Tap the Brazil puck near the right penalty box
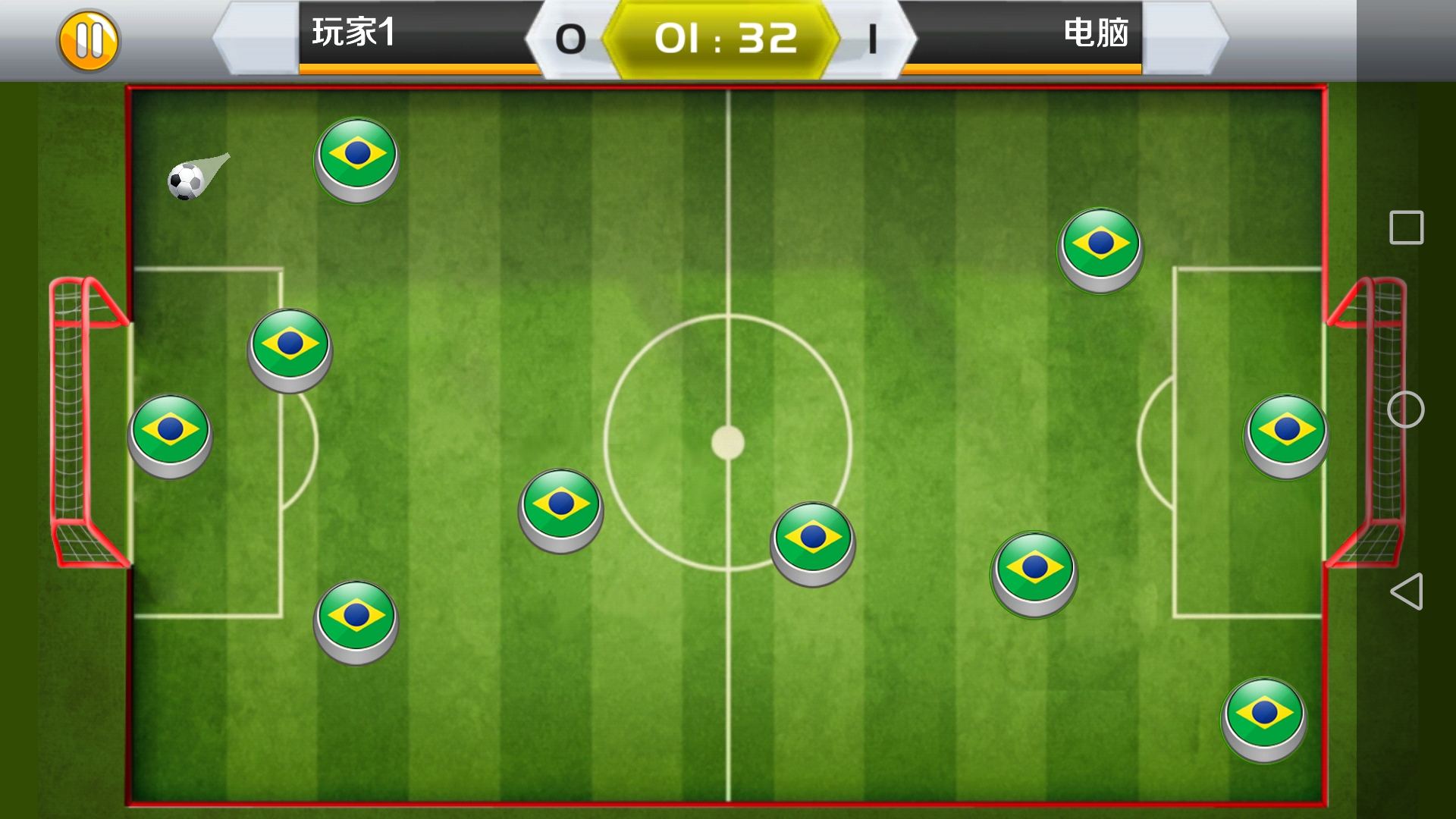1456x819 pixels. [x=1284, y=432]
